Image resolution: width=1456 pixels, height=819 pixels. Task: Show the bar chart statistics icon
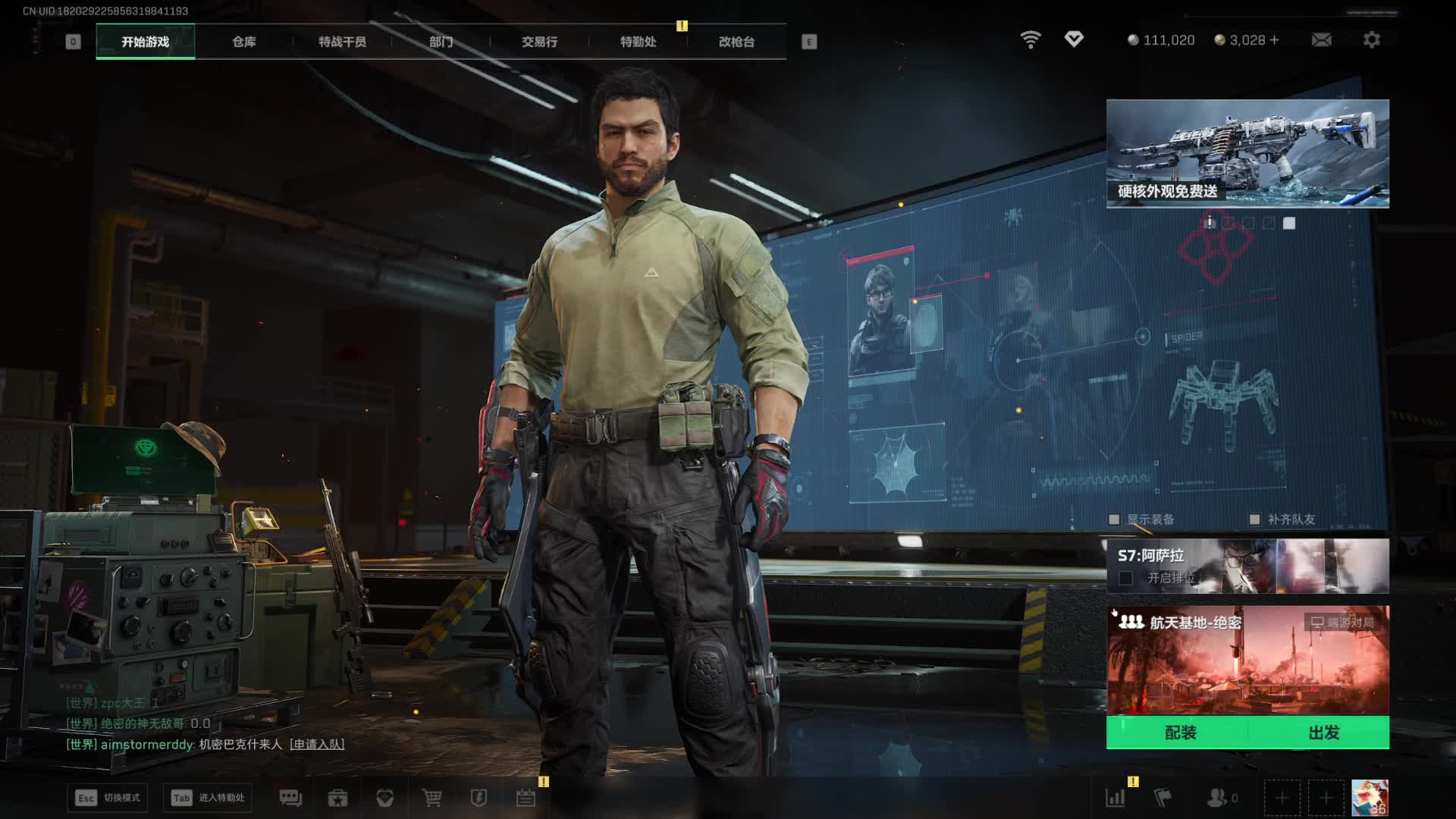point(1116,798)
